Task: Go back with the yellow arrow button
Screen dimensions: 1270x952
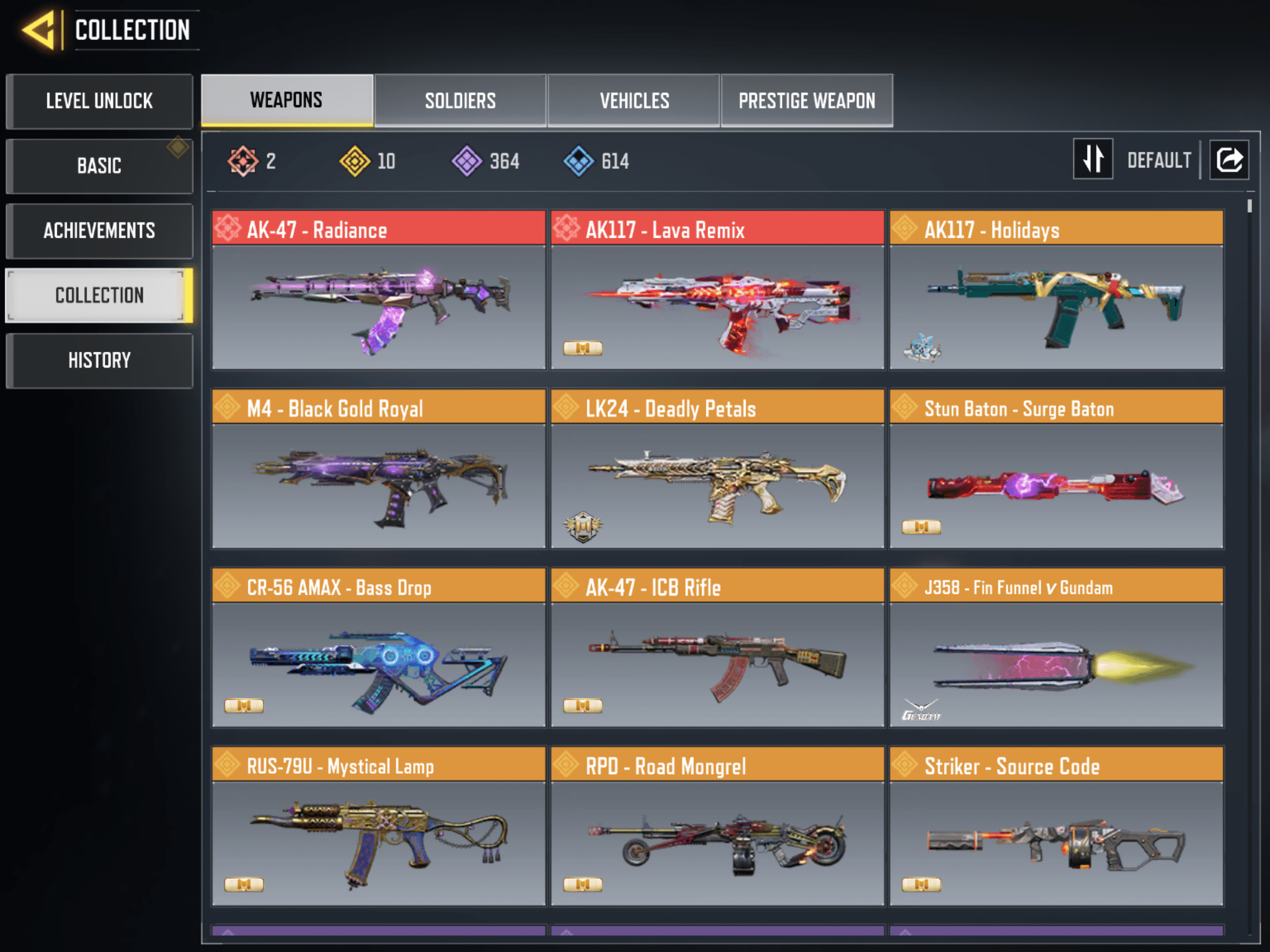Action: pos(38,30)
